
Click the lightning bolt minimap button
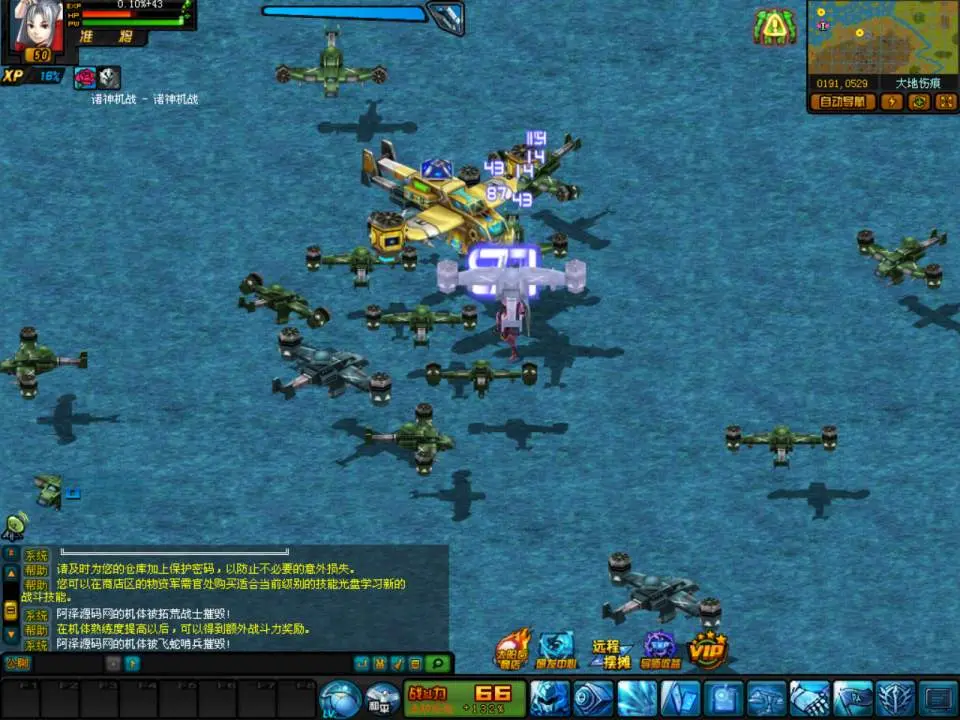[892, 102]
